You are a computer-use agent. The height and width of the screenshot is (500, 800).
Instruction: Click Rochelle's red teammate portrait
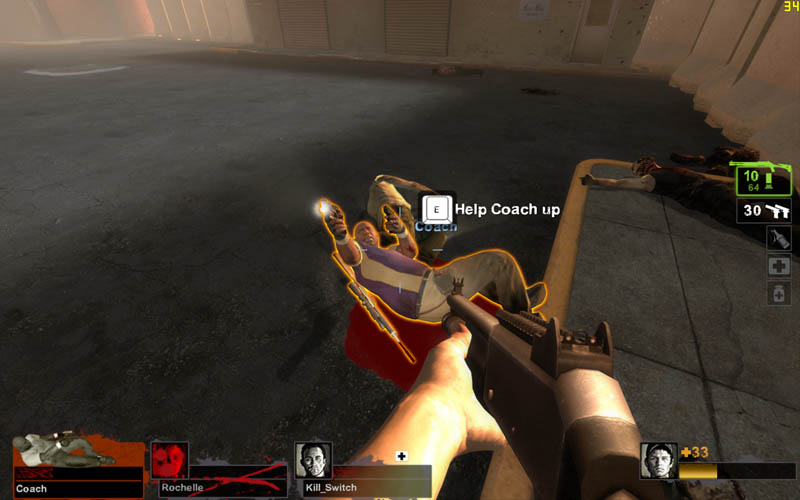tap(169, 461)
